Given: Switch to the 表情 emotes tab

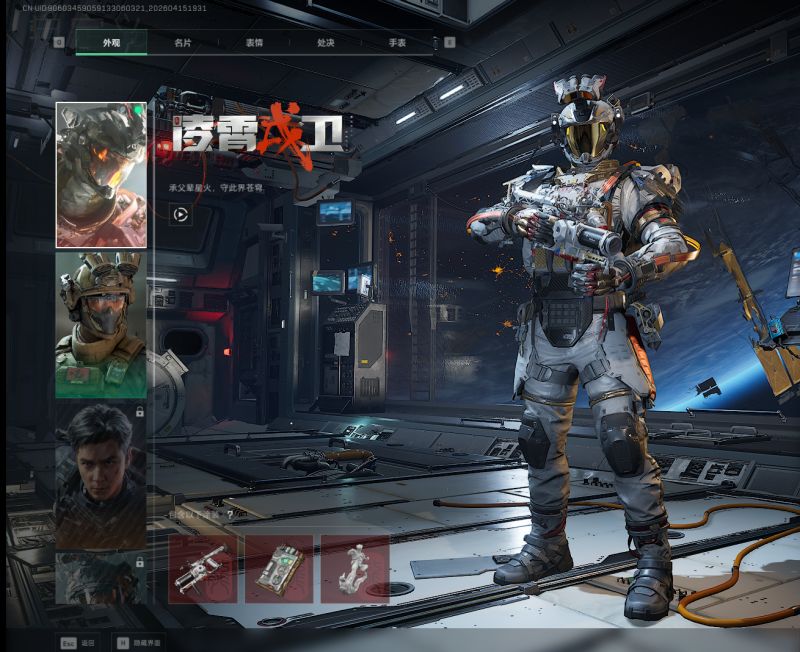Looking at the screenshot, I should point(254,43).
